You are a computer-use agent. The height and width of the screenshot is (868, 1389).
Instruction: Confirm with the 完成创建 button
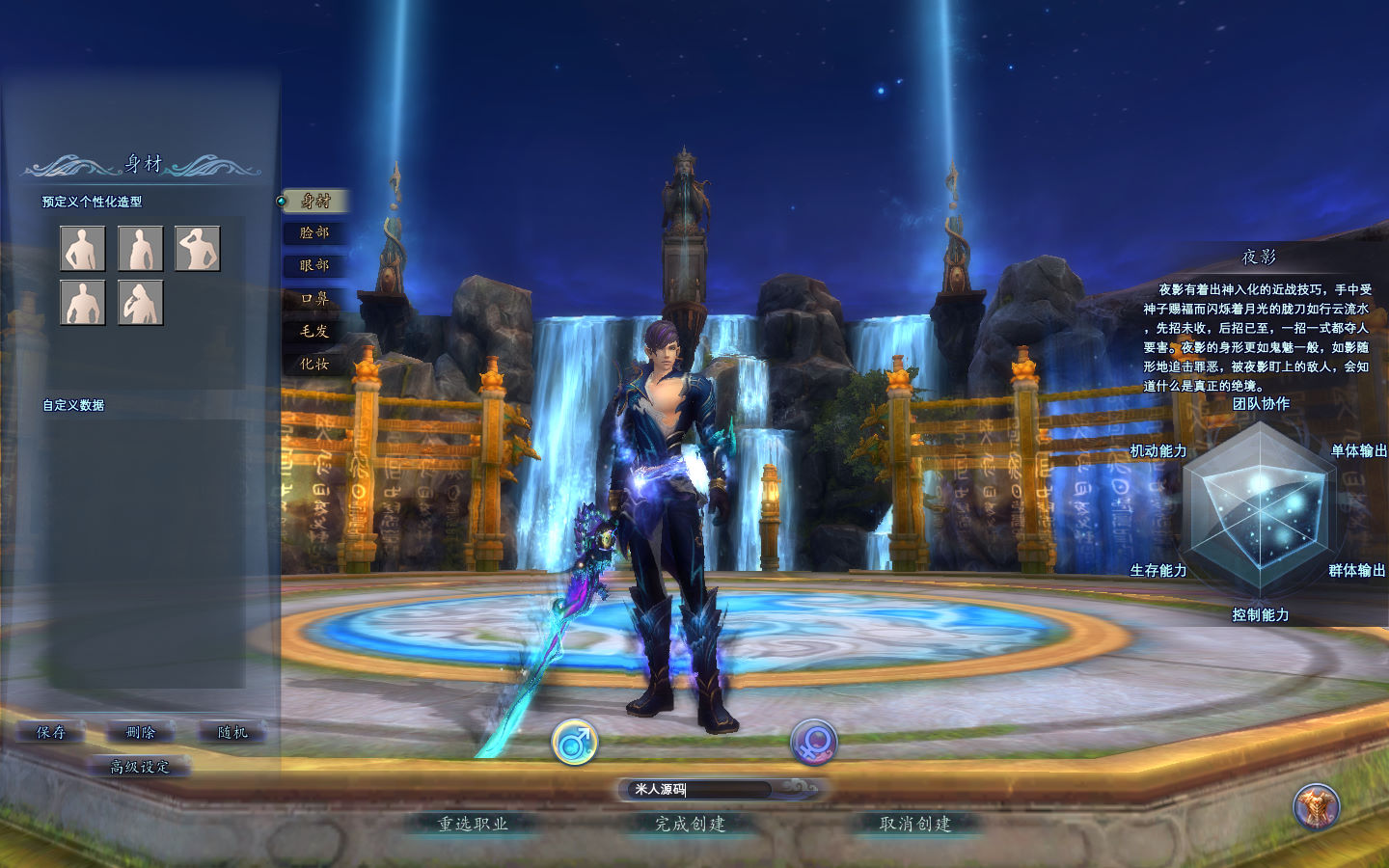[691, 825]
